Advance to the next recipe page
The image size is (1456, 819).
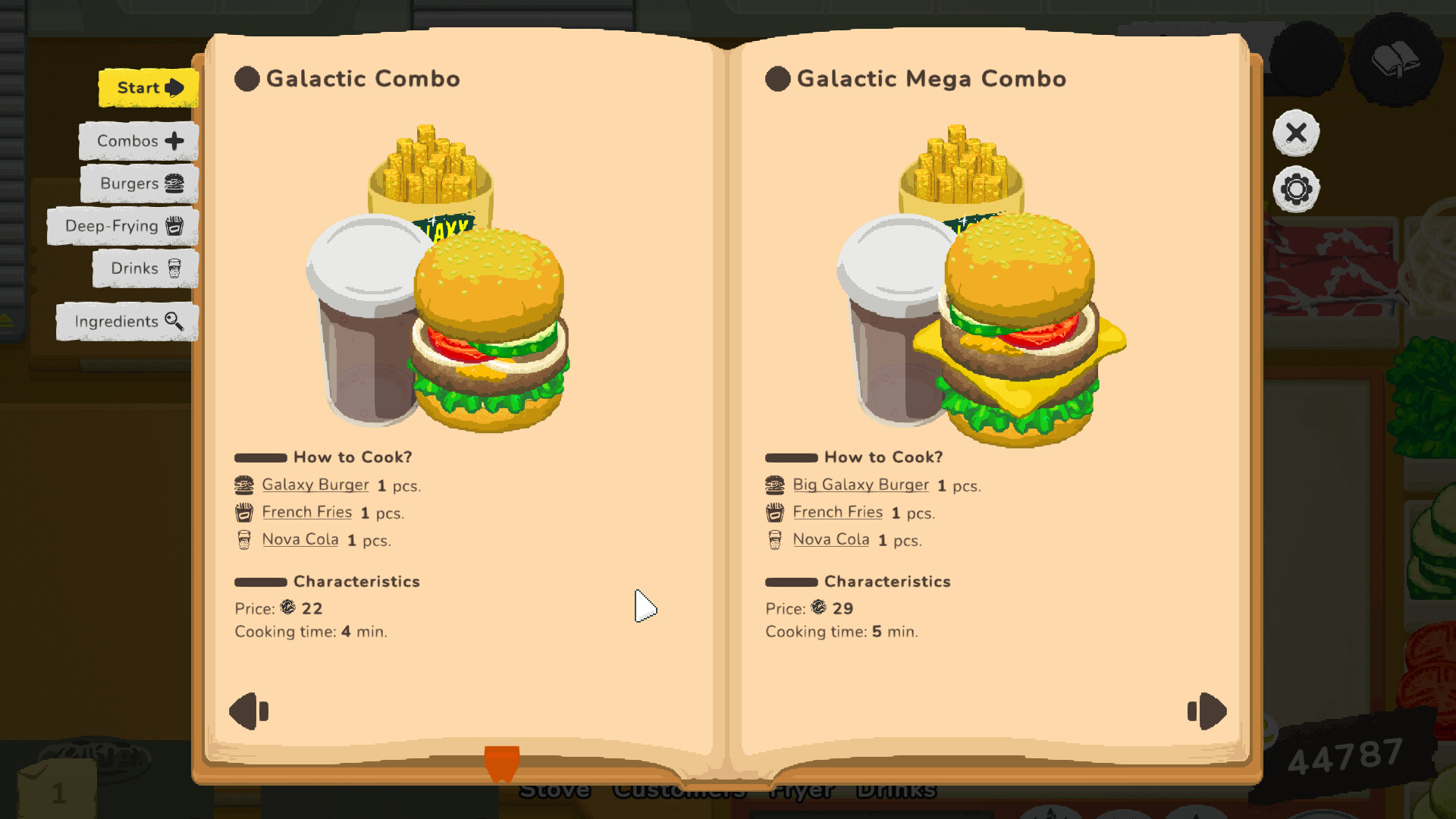pos(1206,711)
